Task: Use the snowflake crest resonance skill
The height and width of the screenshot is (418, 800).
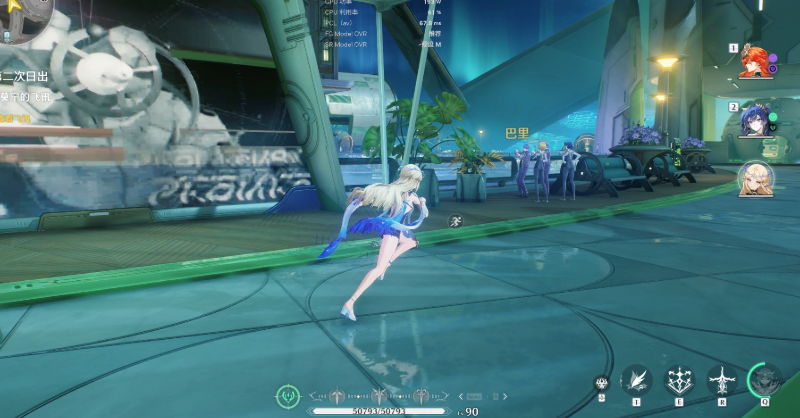Action: [x=680, y=380]
